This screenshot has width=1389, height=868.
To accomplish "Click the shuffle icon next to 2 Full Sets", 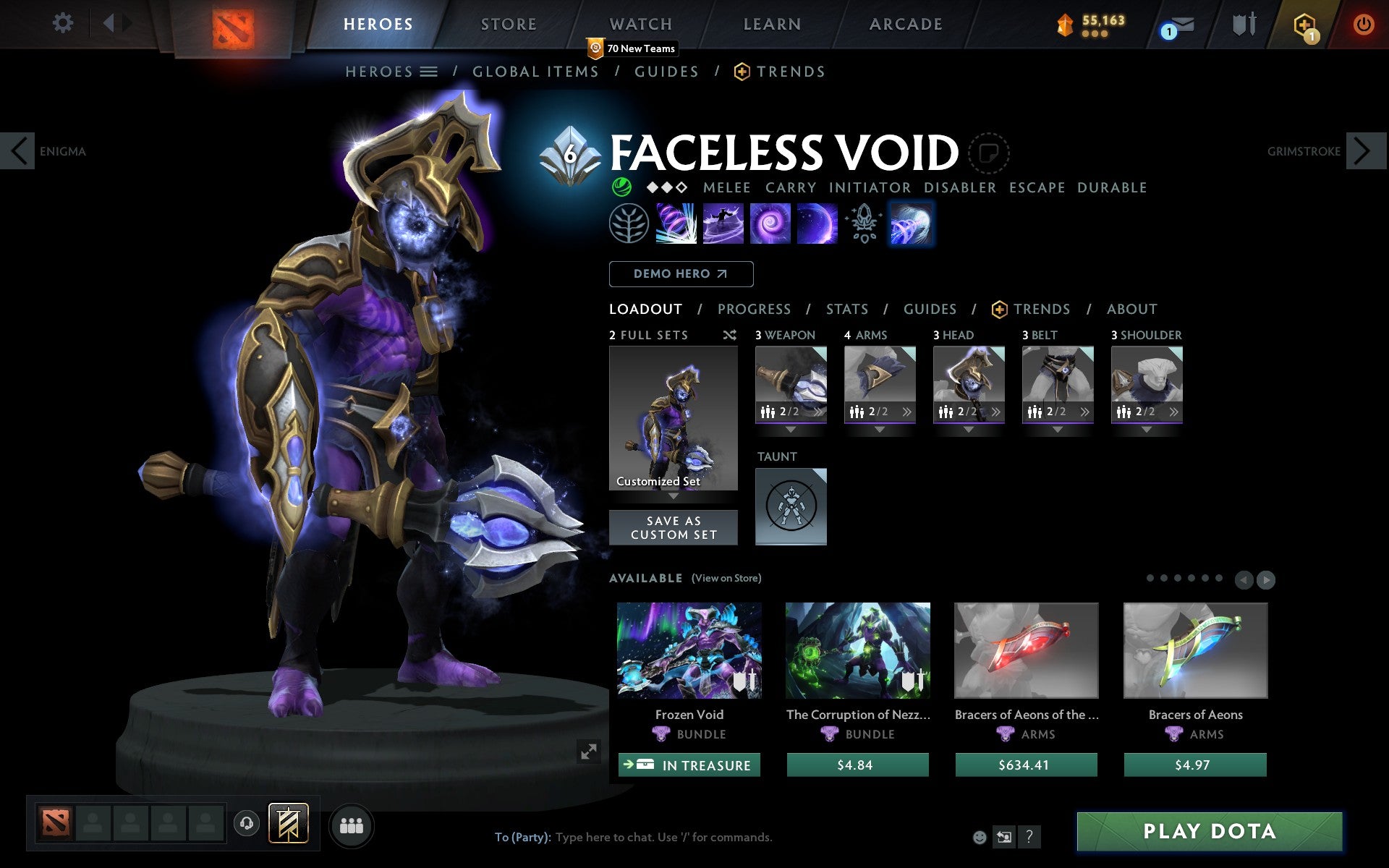I will pos(730,335).
